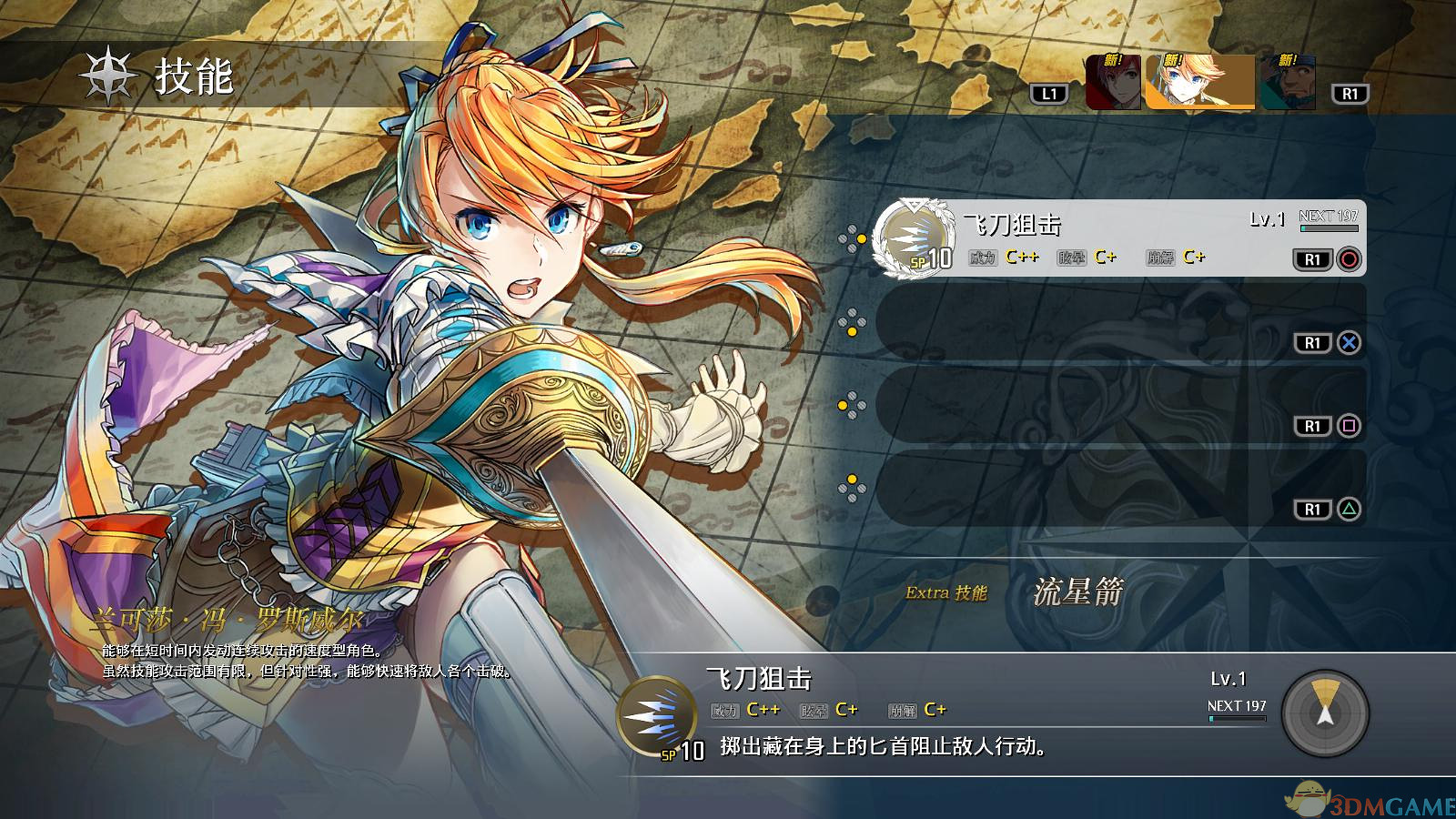Switch to the blue-bandana bearded man portrait
The width and height of the screenshot is (1456, 819).
tap(1288, 83)
